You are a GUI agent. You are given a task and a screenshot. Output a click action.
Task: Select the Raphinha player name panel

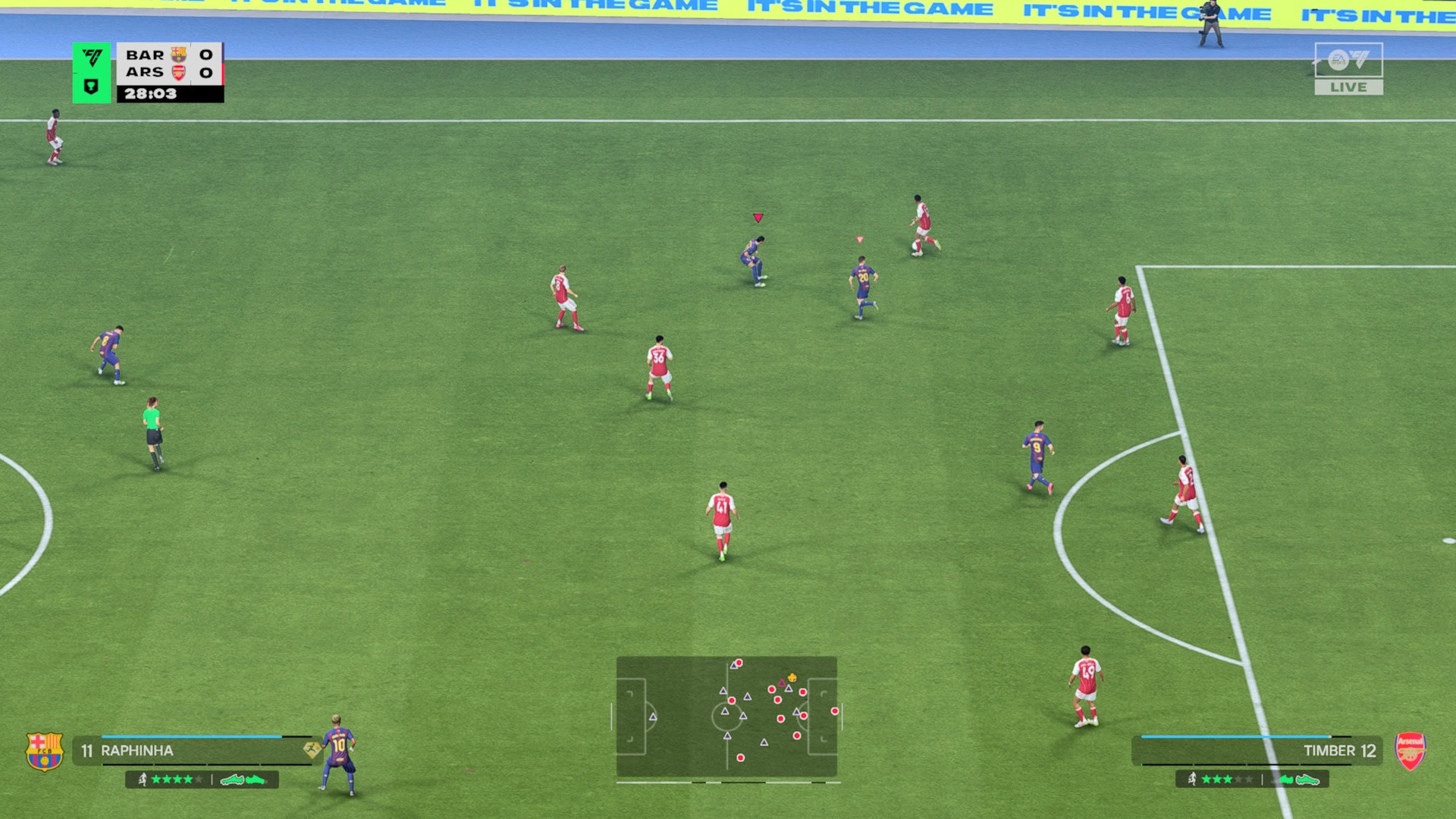click(x=193, y=751)
